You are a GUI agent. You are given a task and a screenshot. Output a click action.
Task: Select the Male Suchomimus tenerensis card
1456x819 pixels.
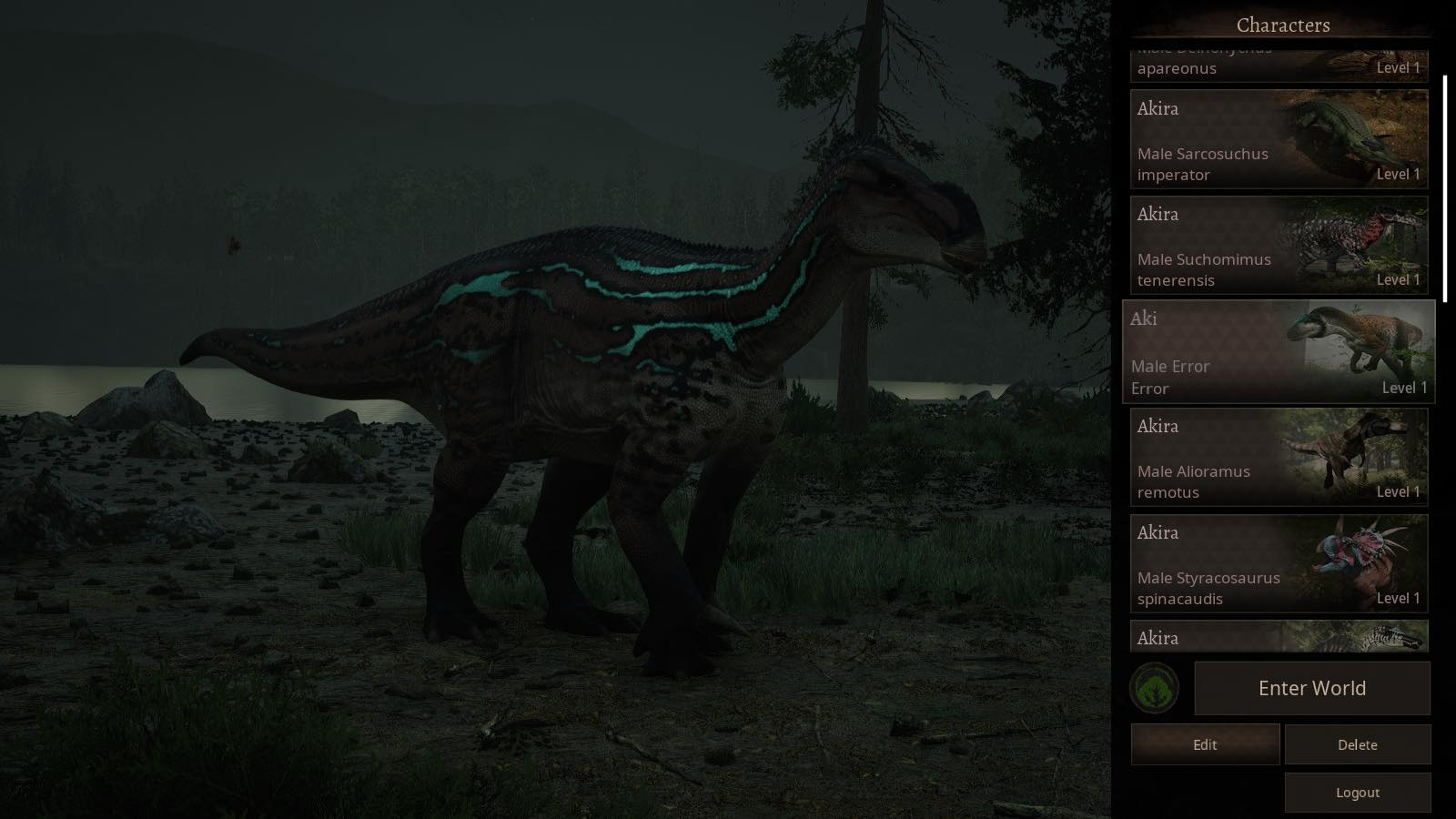(1210, 244)
